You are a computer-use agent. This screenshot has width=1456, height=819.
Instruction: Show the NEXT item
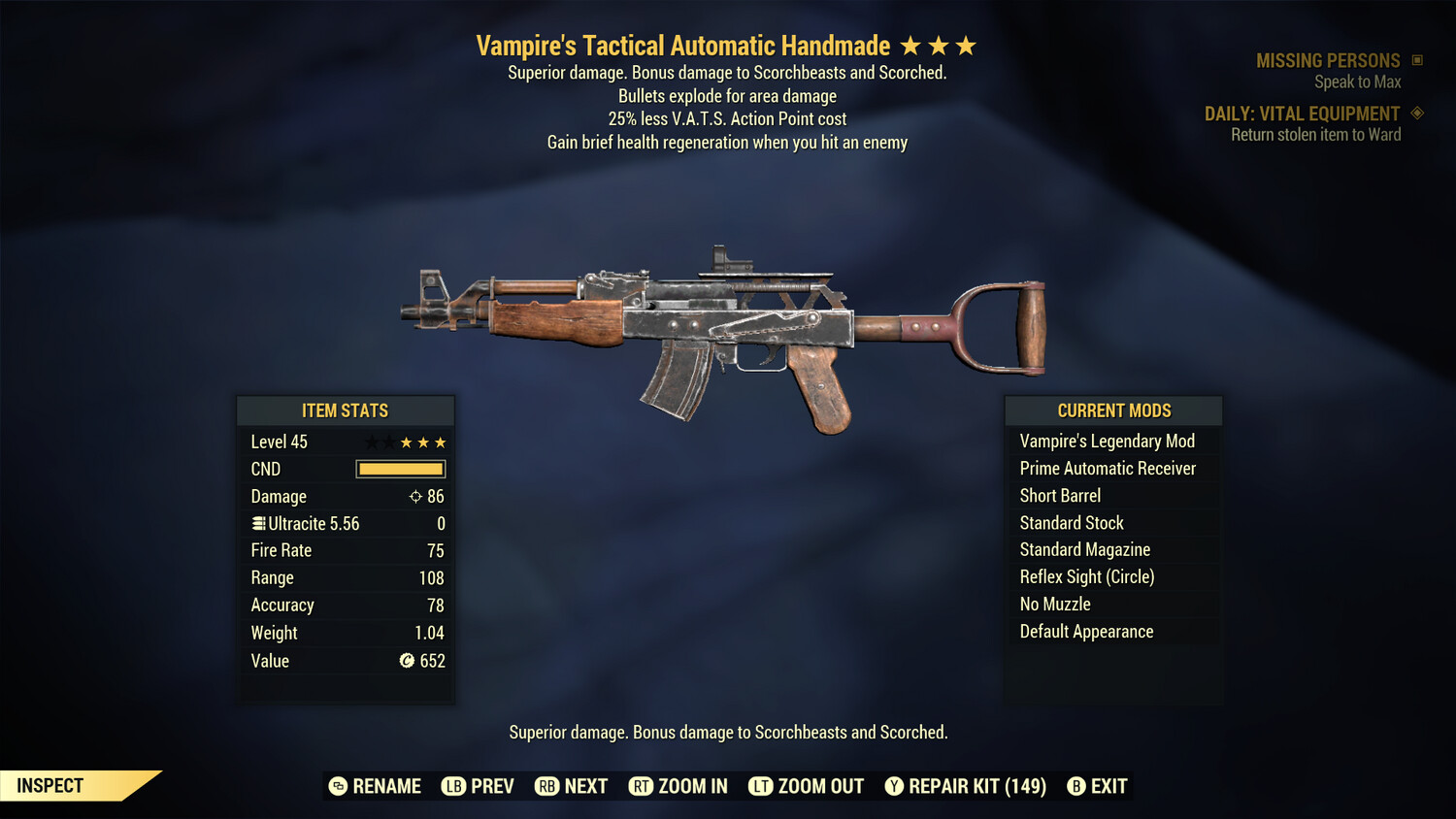[571, 786]
